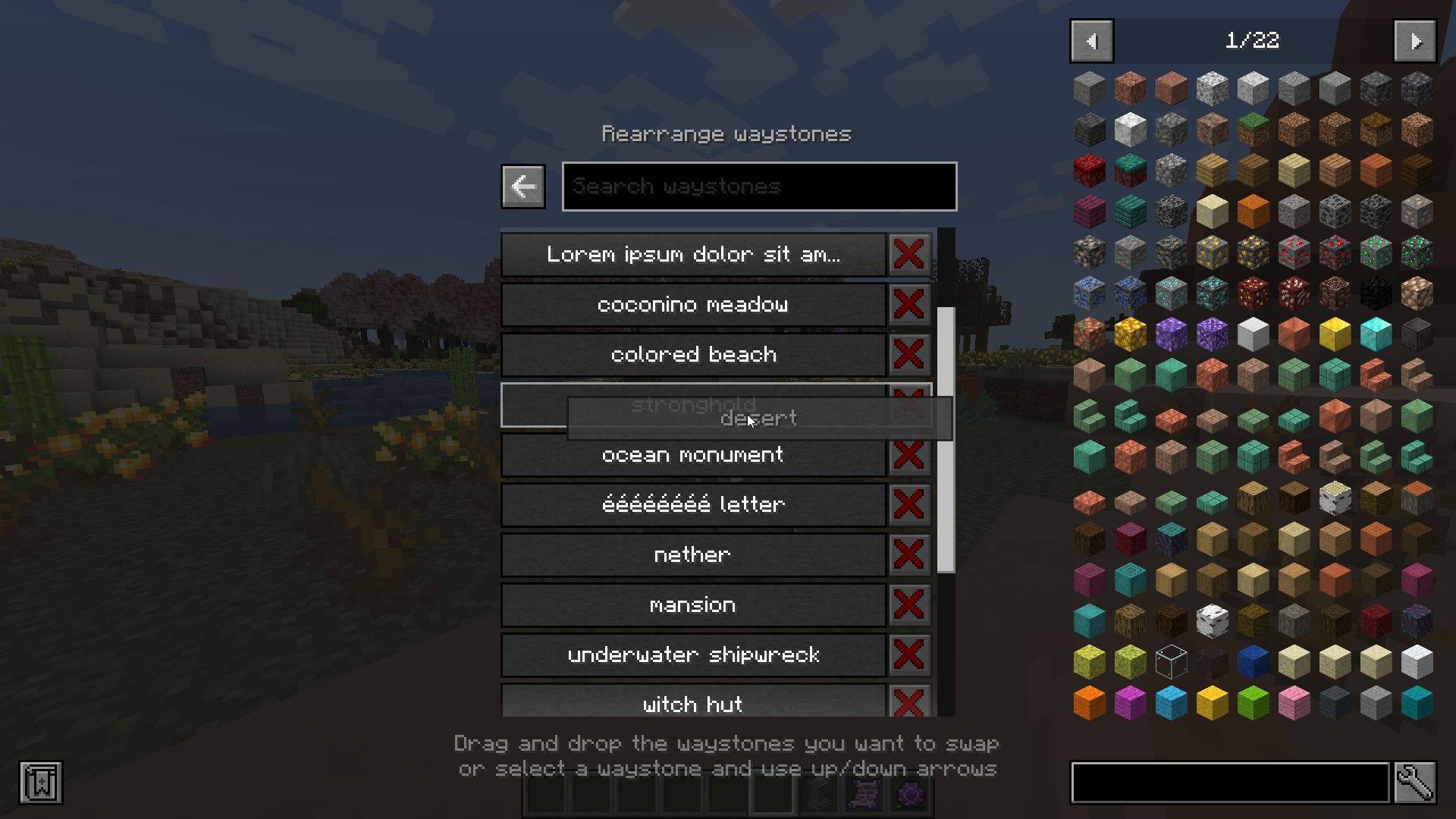
Task: Select the mansion waystone entry
Action: click(x=692, y=604)
